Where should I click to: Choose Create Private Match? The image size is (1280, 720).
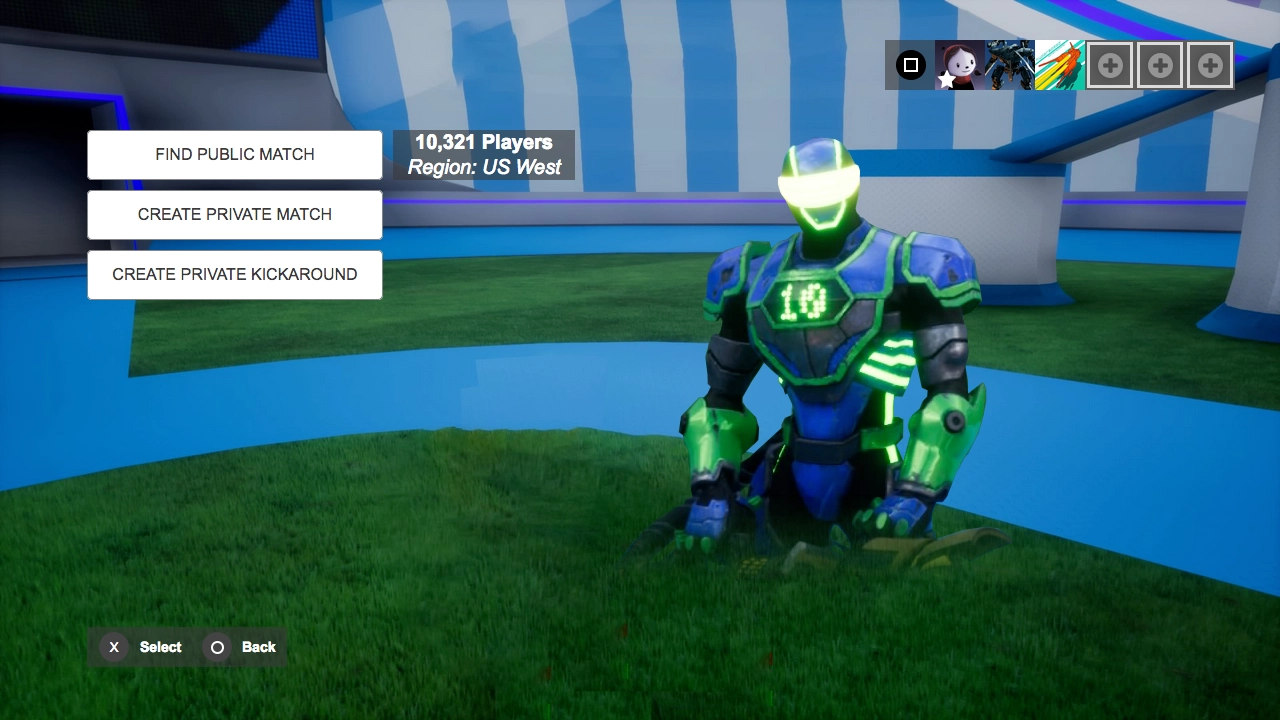tap(235, 215)
